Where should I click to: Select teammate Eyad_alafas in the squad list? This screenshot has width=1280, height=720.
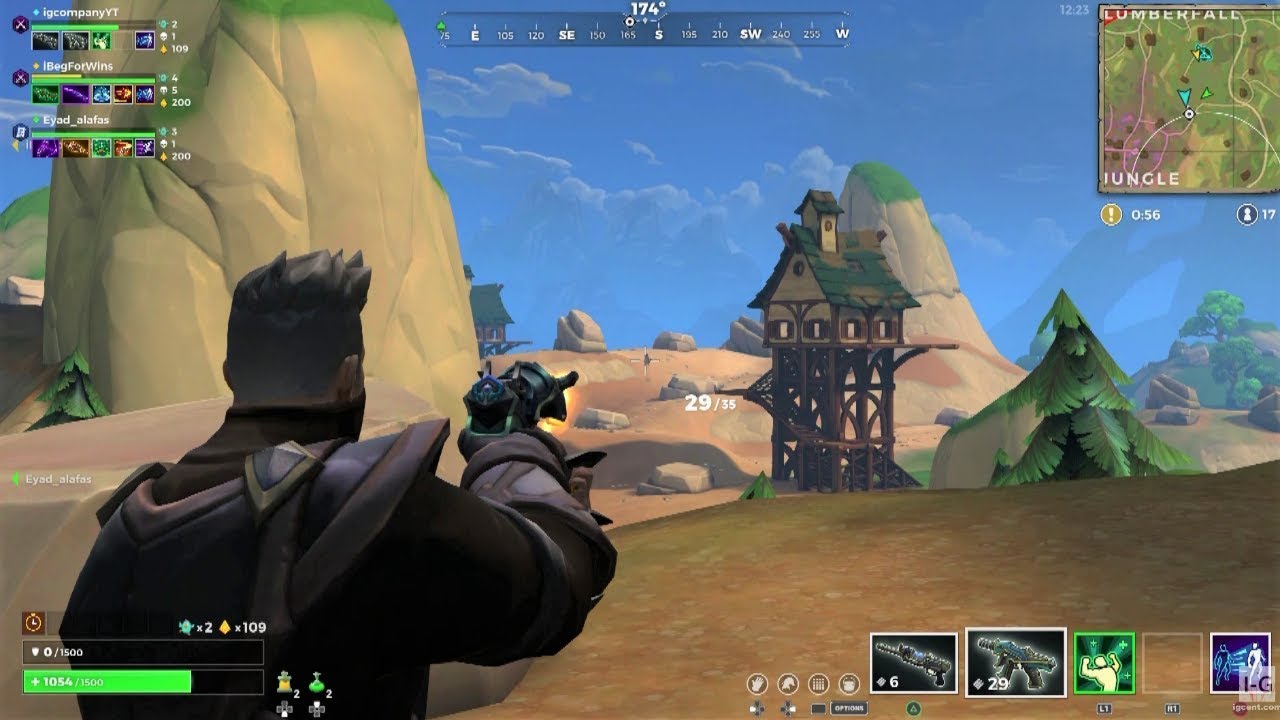(x=76, y=120)
